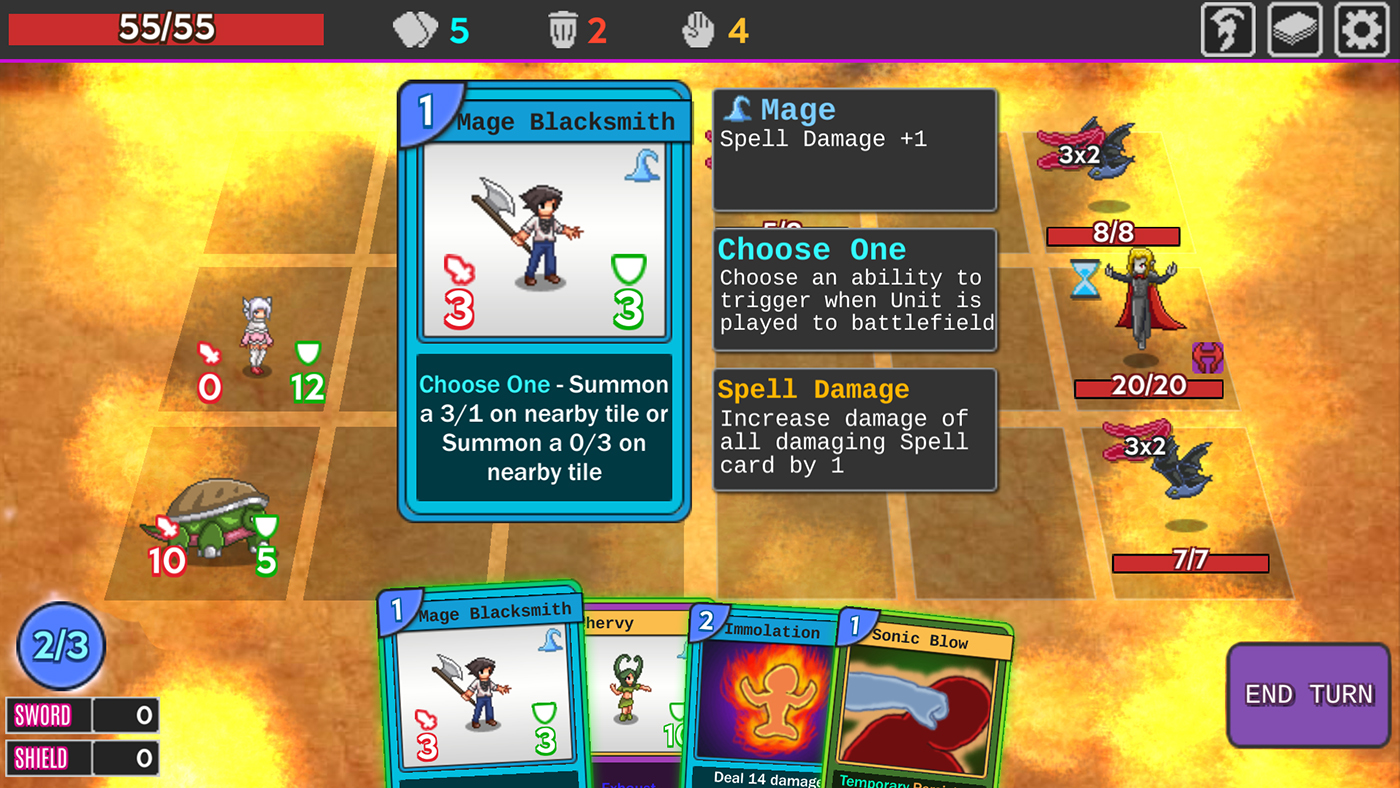This screenshot has height=788, width=1400.
Task: Open the deck pile showing 5 cards
Action: tap(419, 29)
